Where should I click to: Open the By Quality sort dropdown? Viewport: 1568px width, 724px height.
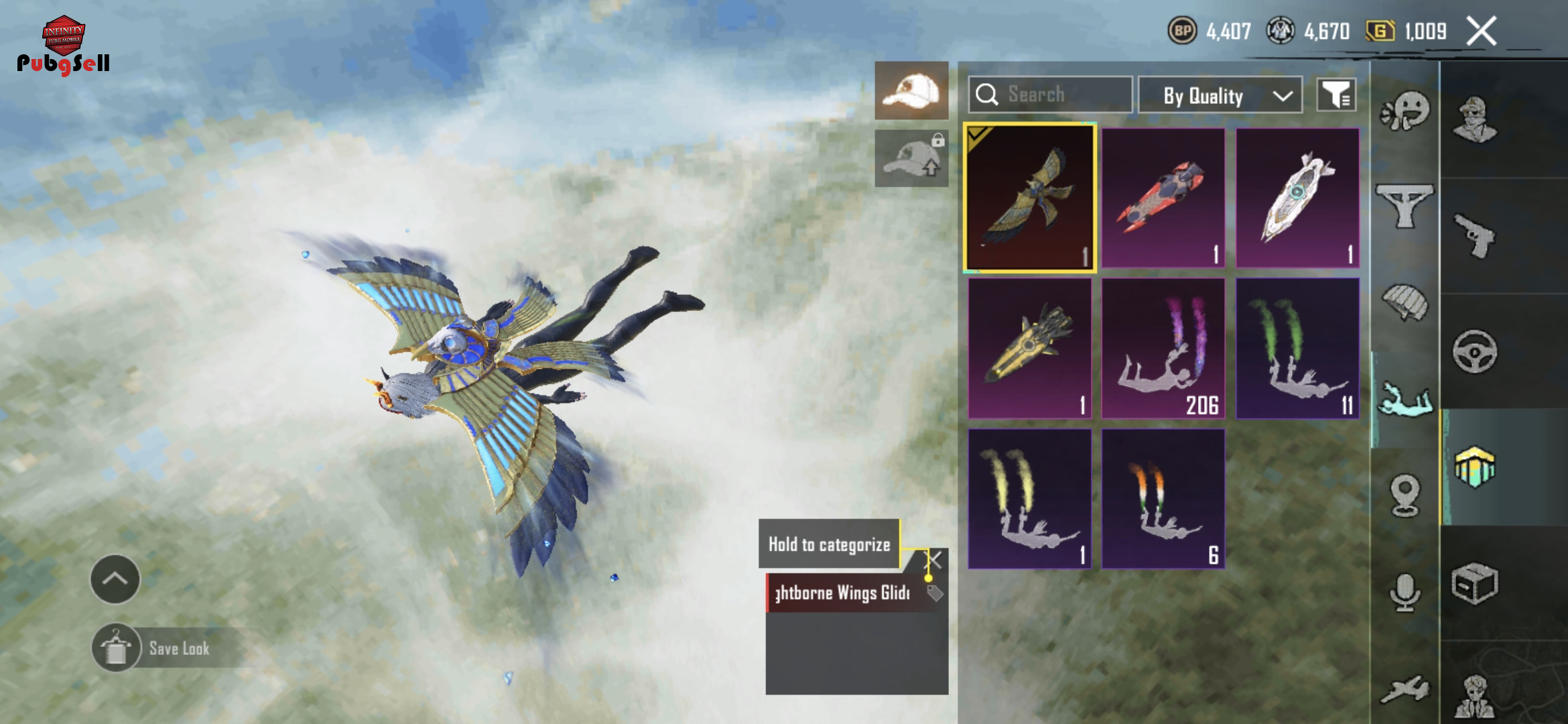(x=1220, y=96)
